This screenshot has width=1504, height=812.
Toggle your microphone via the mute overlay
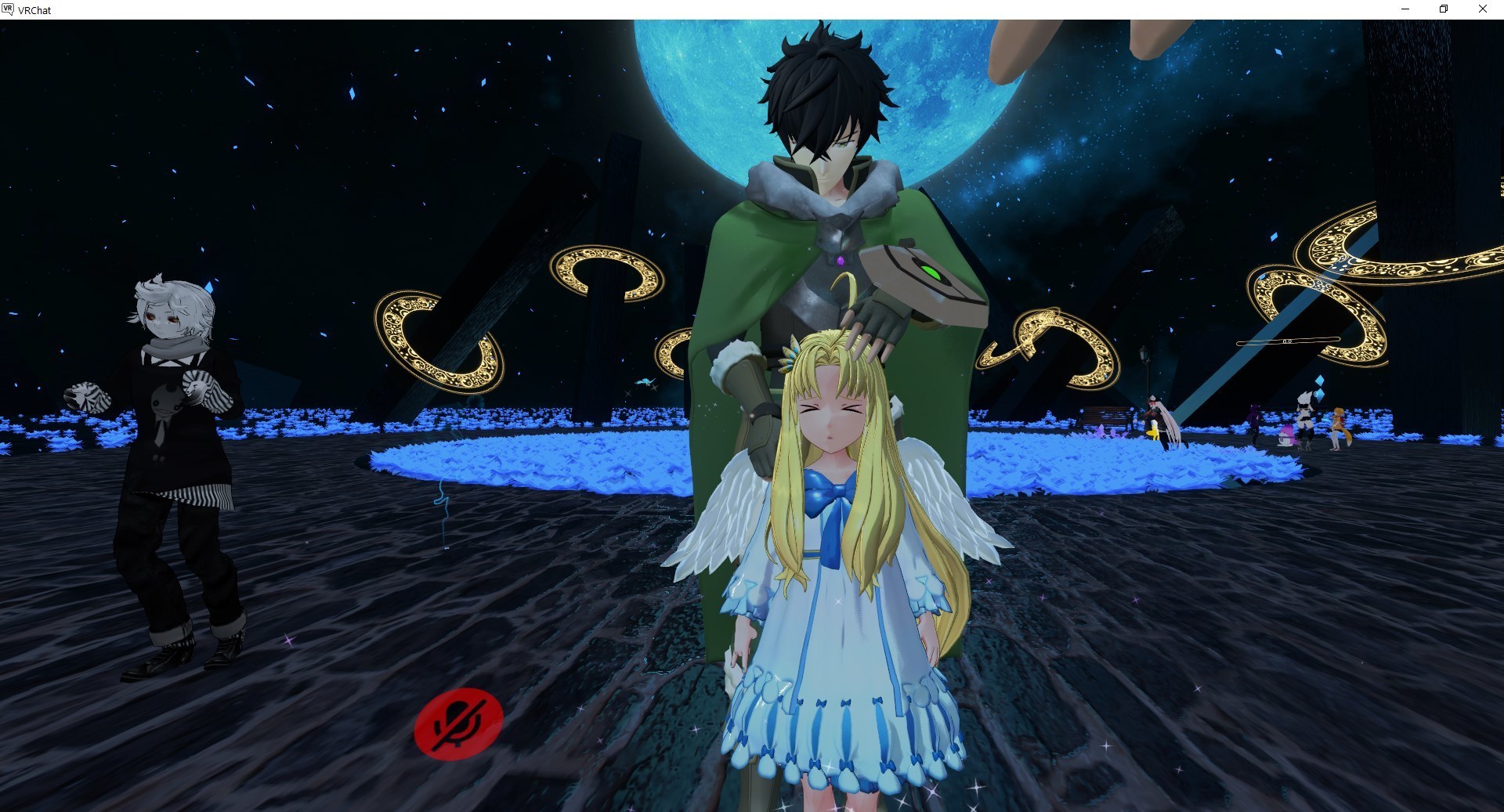coord(461,722)
